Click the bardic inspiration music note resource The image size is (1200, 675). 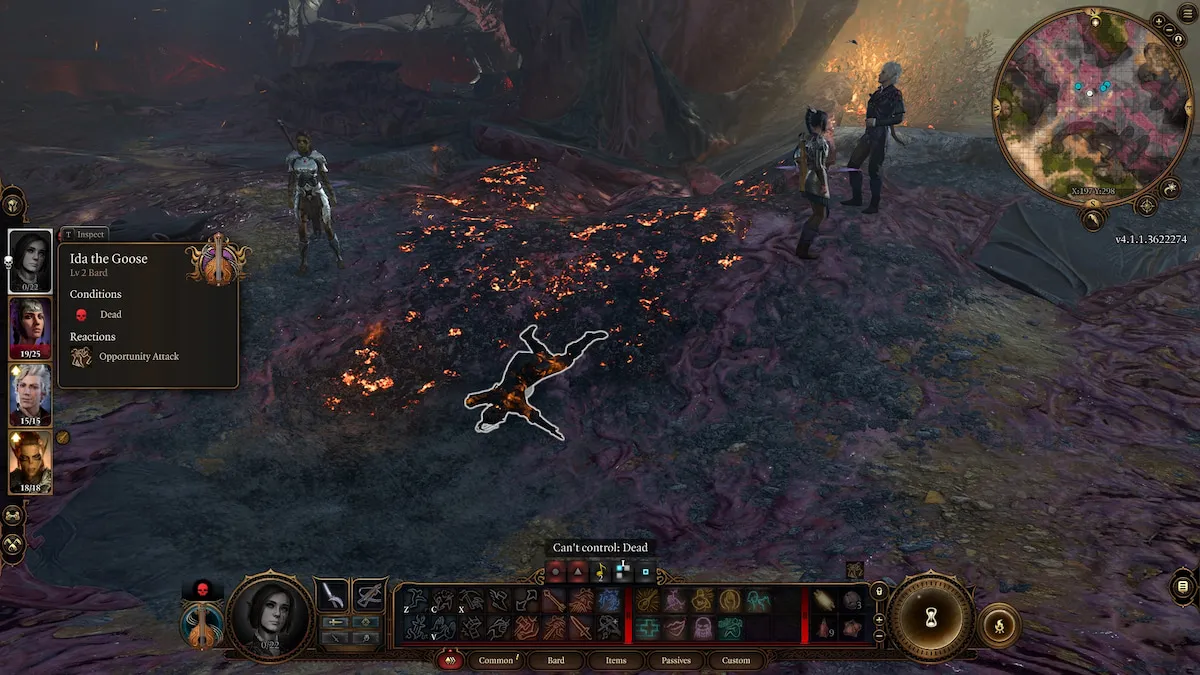coord(600,573)
